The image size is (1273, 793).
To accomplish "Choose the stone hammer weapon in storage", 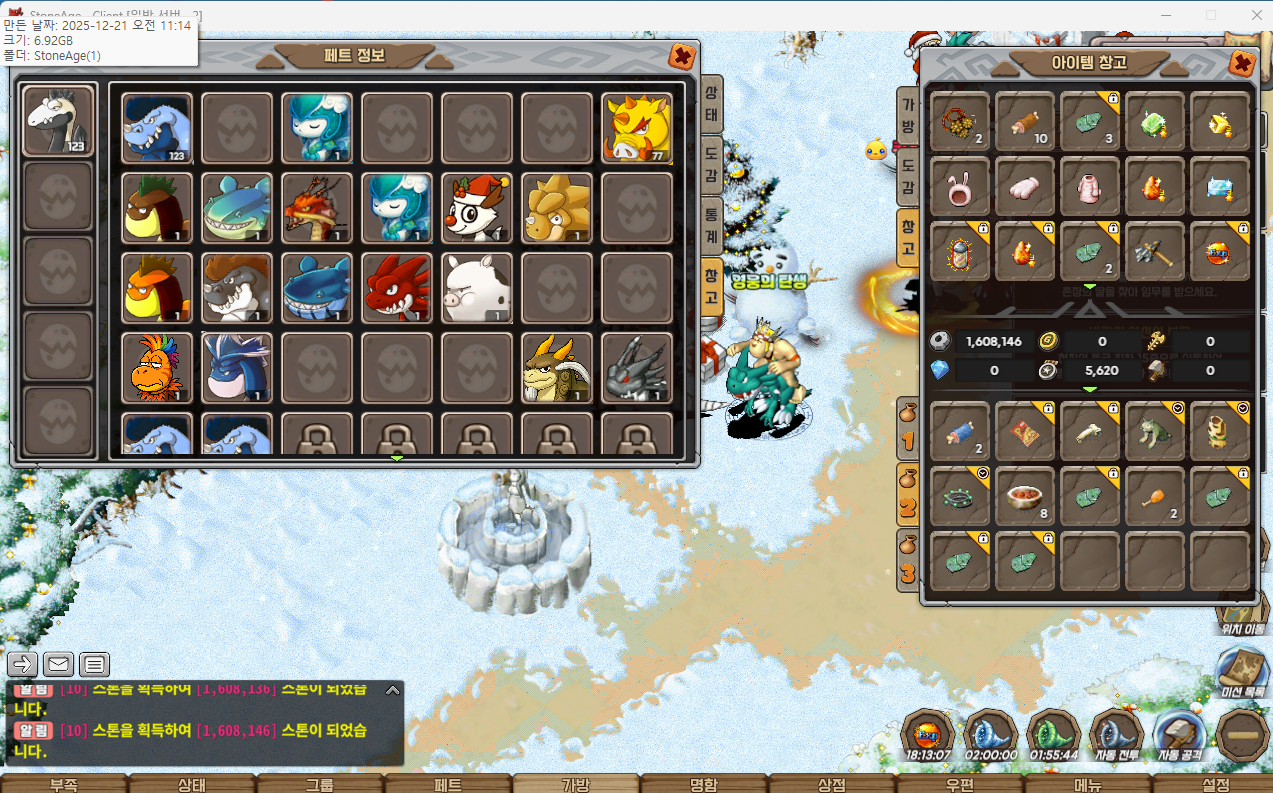I will tap(1155, 251).
